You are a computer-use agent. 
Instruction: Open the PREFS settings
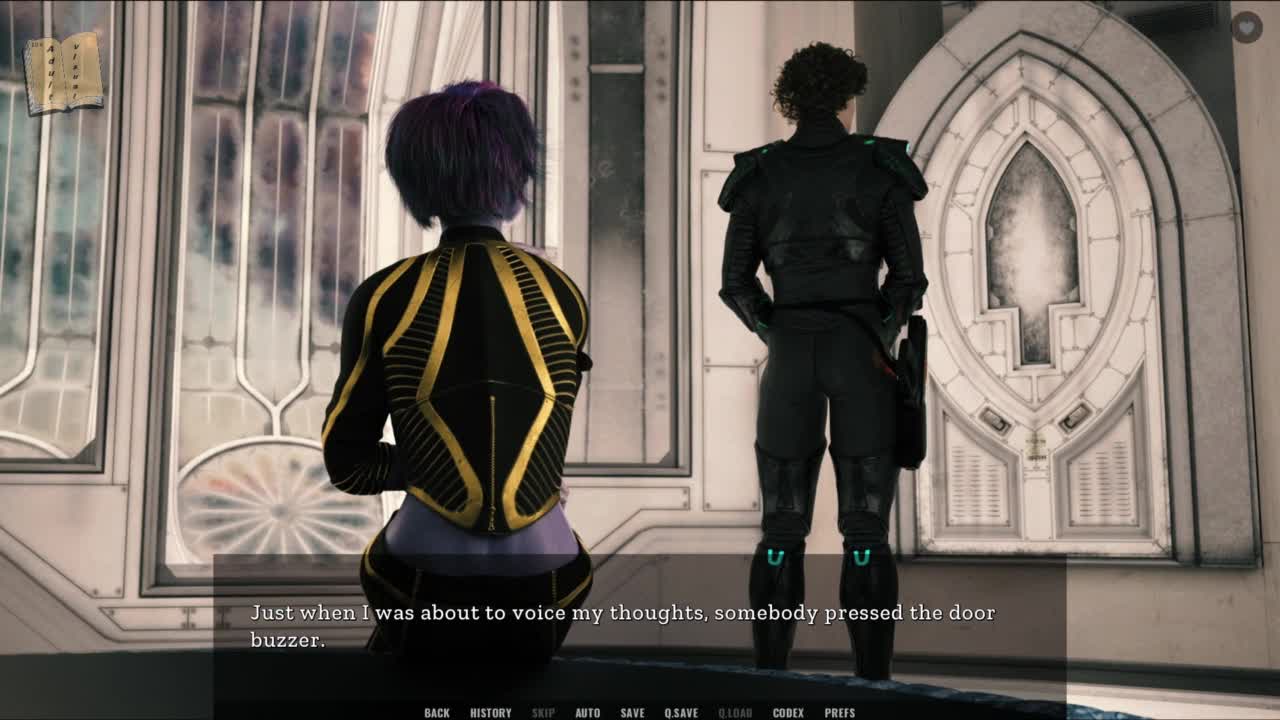(840, 713)
